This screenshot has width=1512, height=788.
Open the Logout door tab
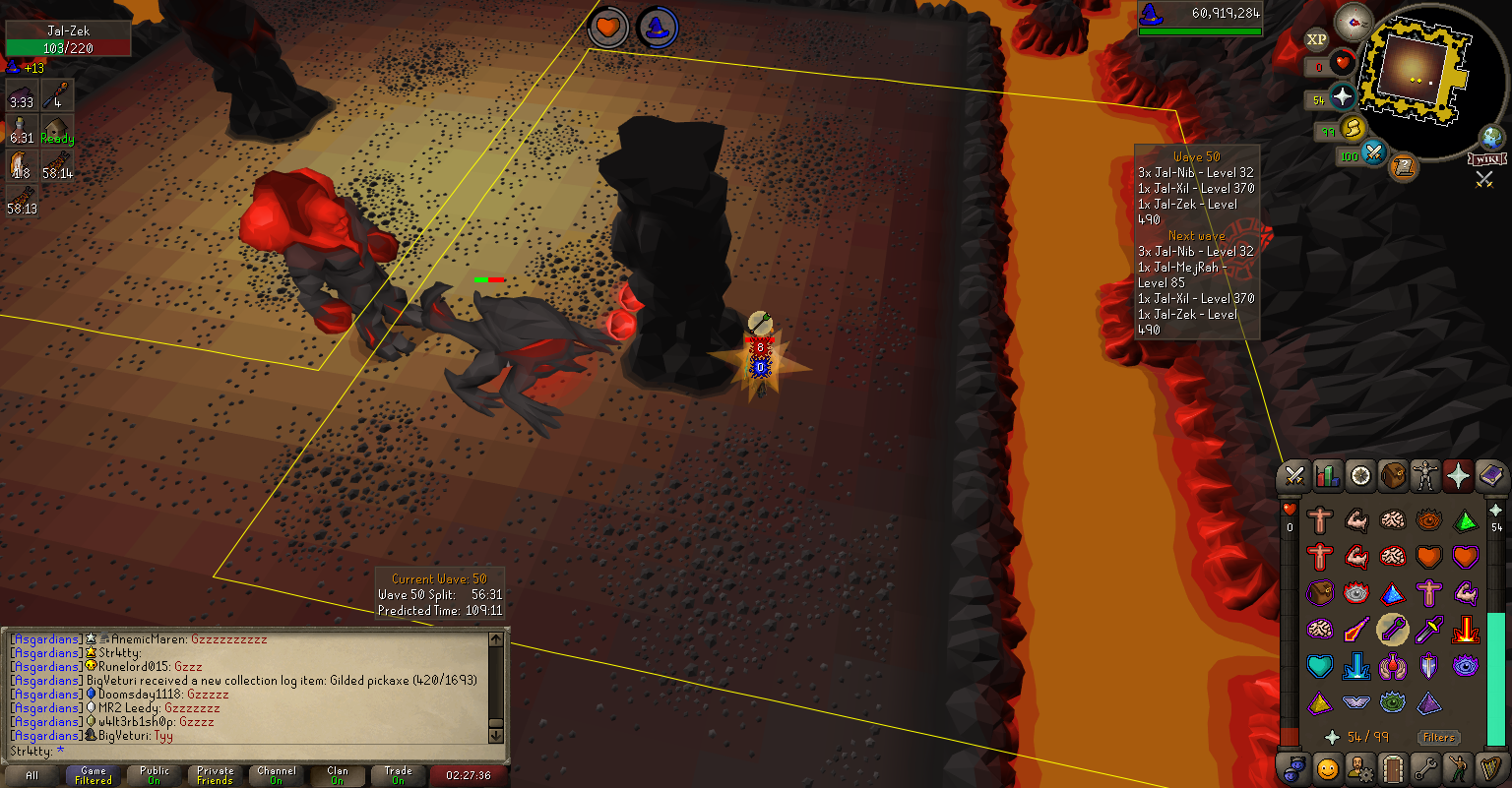[x=1393, y=767]
